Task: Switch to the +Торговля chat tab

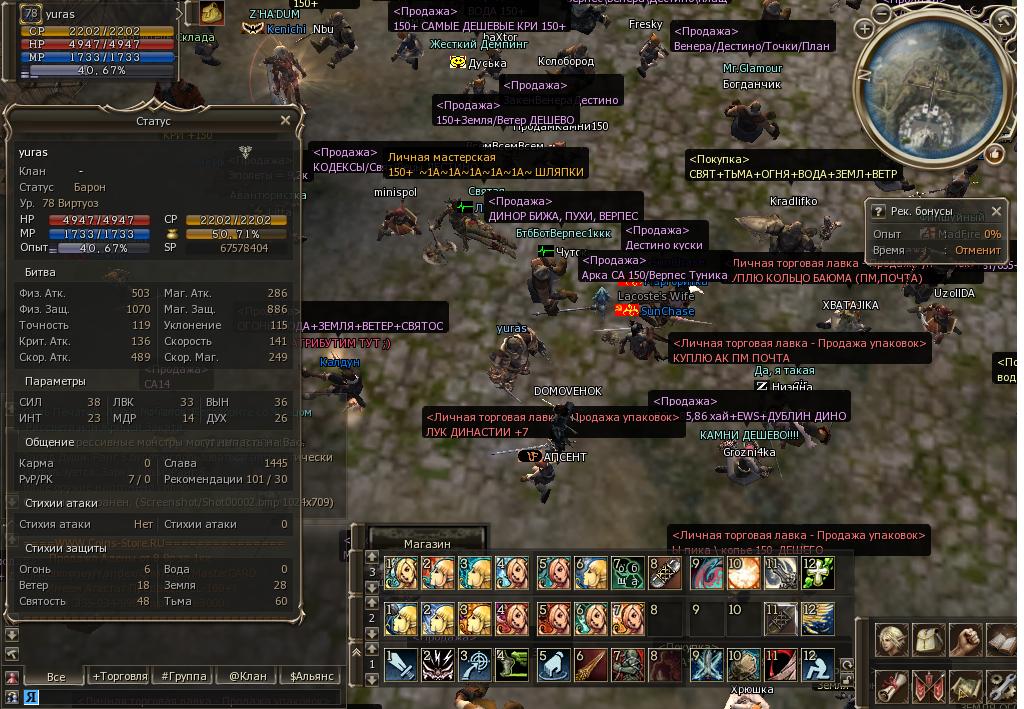Action: 119,676
